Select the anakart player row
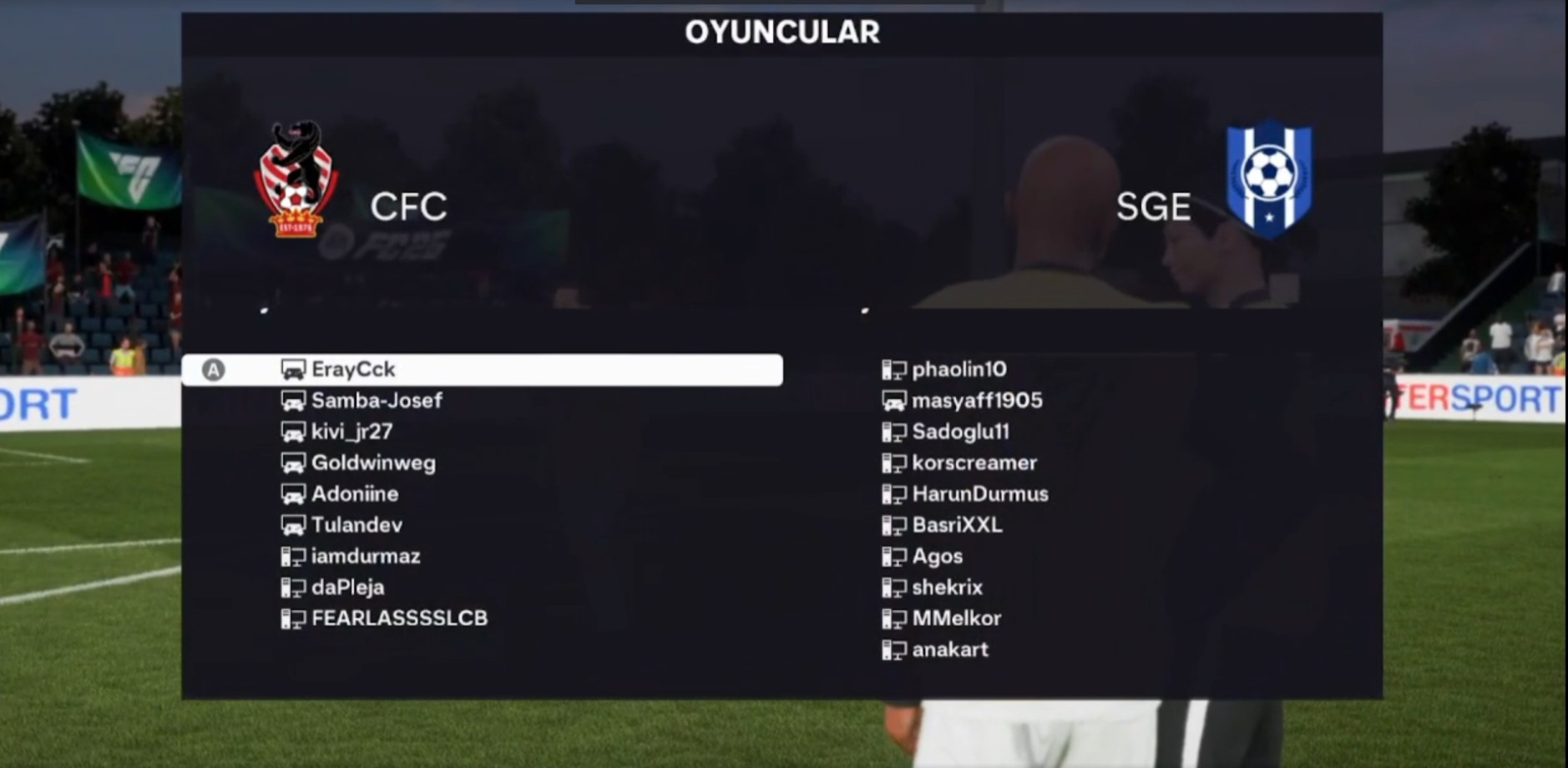The height and width of the screenshot is (768, 1568). 949,649
